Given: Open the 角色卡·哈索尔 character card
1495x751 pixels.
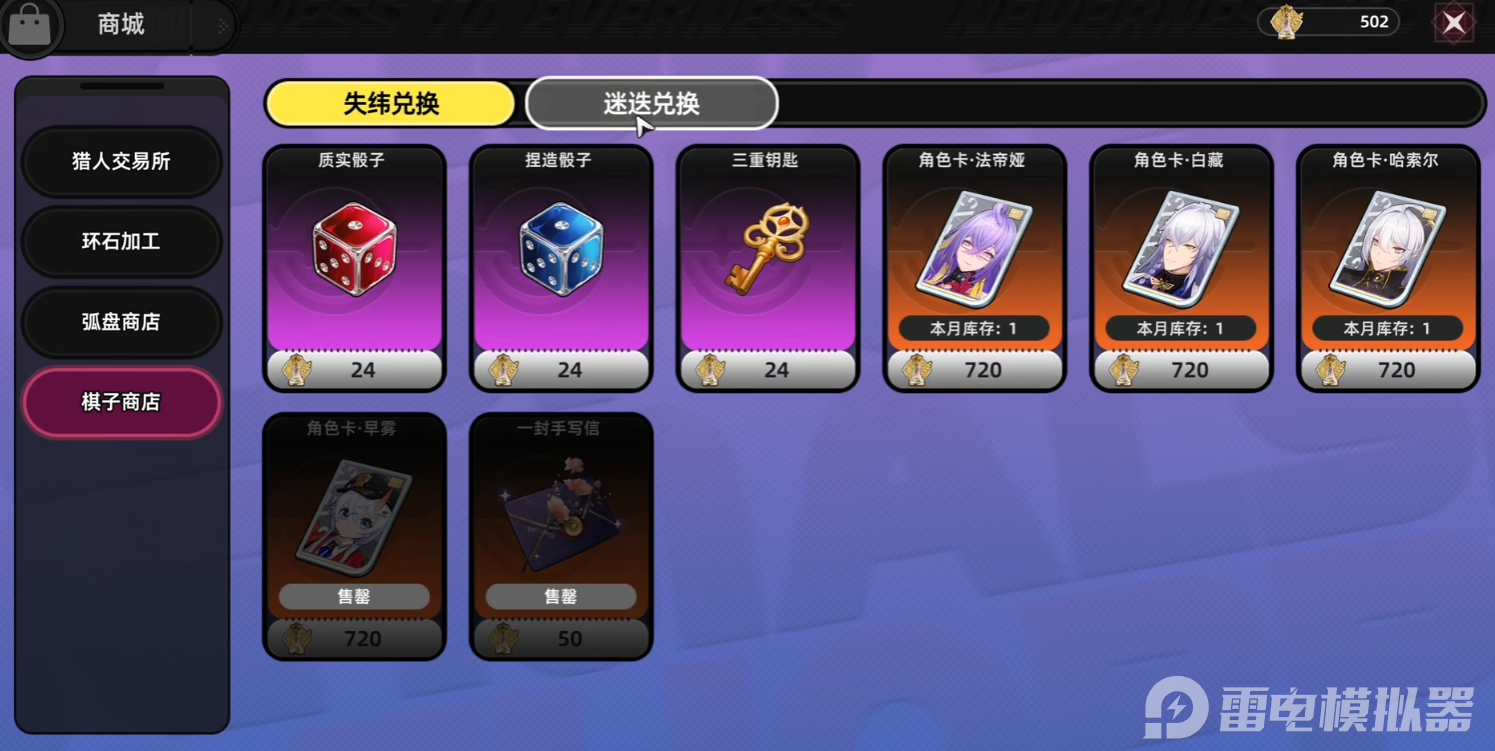Looking at the screenshot, I should click(x=1386, y=248).
